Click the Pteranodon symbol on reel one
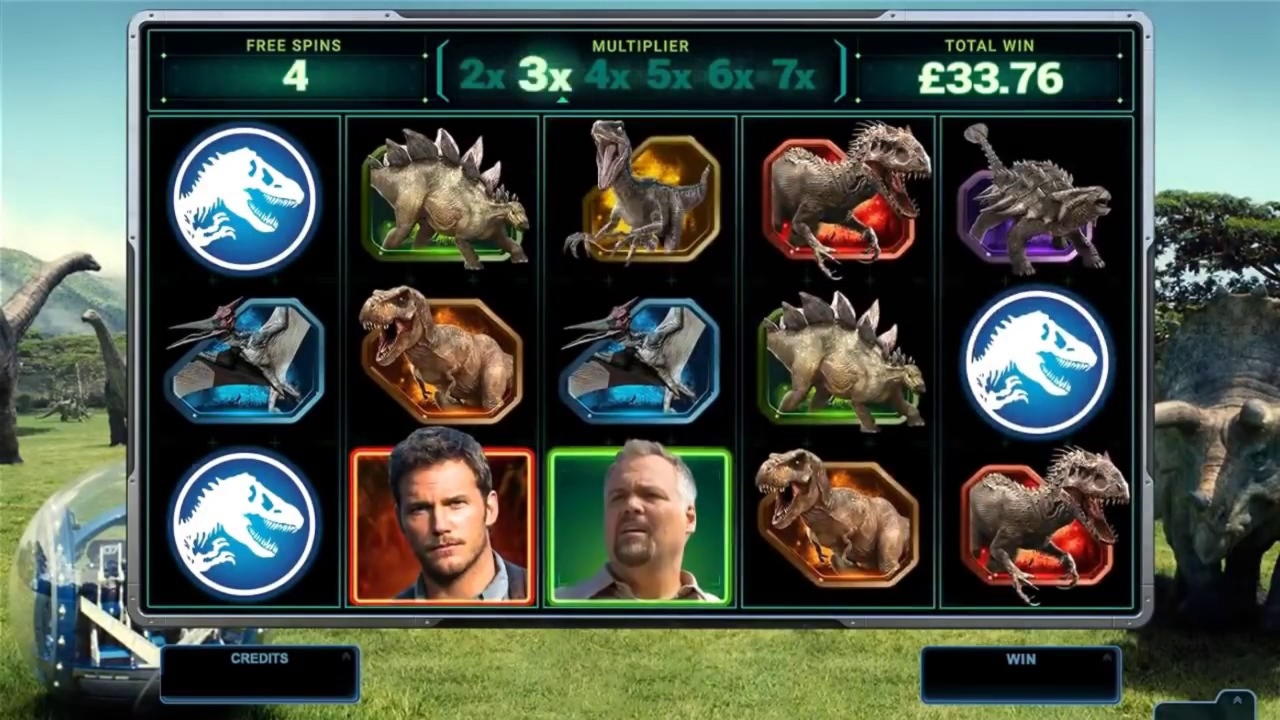This screenshot has height=720, width=1280. [x=243, y=362]
